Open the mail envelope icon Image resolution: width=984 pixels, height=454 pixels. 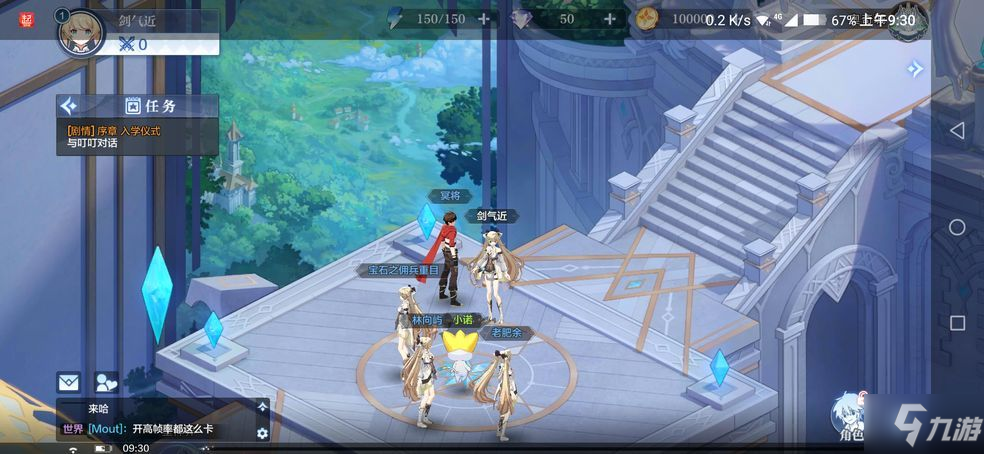click(x=68, y=381)
